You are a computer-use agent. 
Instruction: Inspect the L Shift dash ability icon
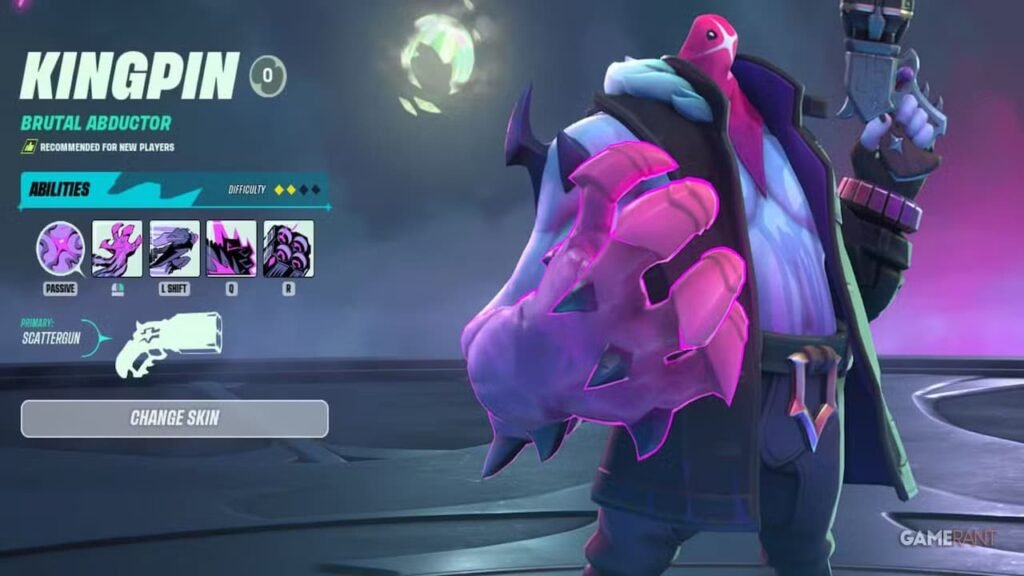pos(174,248)
